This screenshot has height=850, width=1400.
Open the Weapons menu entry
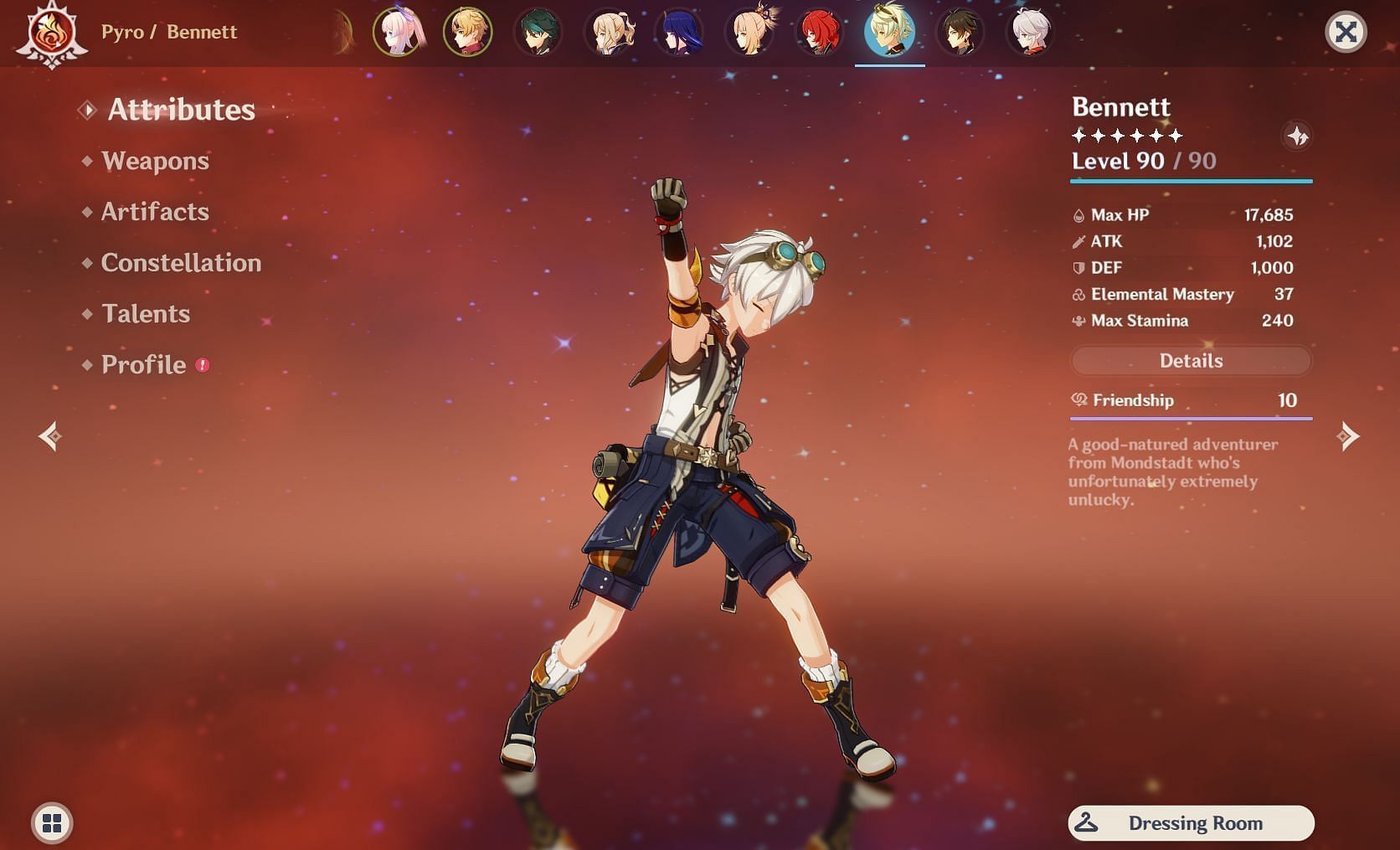tap(155, 161)
